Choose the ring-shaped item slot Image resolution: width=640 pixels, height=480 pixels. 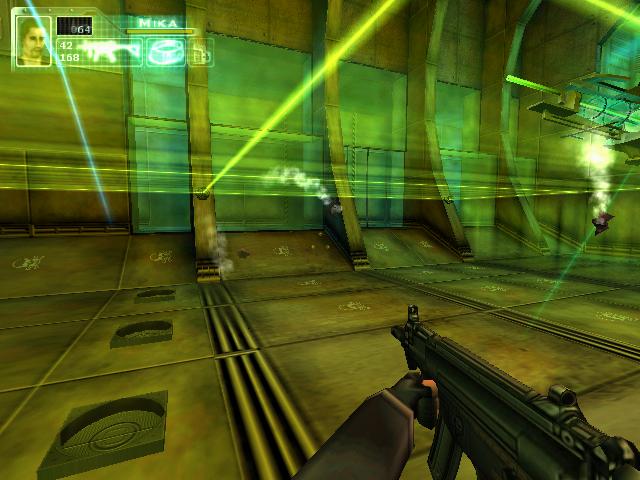(x=165, y=53)
